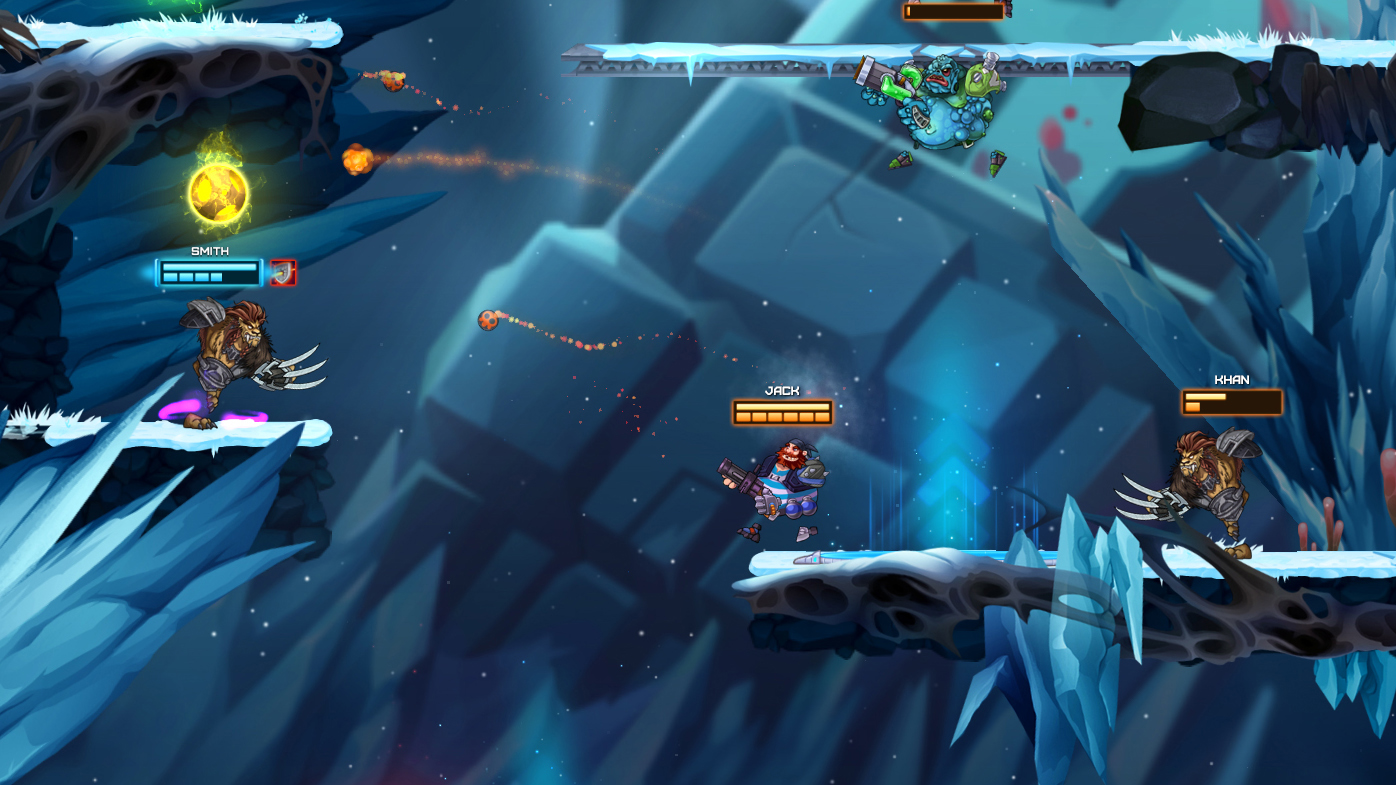This screenshot has width=1396, height=785.
Task: Select the glowing shield buff icon beside Smith's bar
Action: (x=283, y=273)
